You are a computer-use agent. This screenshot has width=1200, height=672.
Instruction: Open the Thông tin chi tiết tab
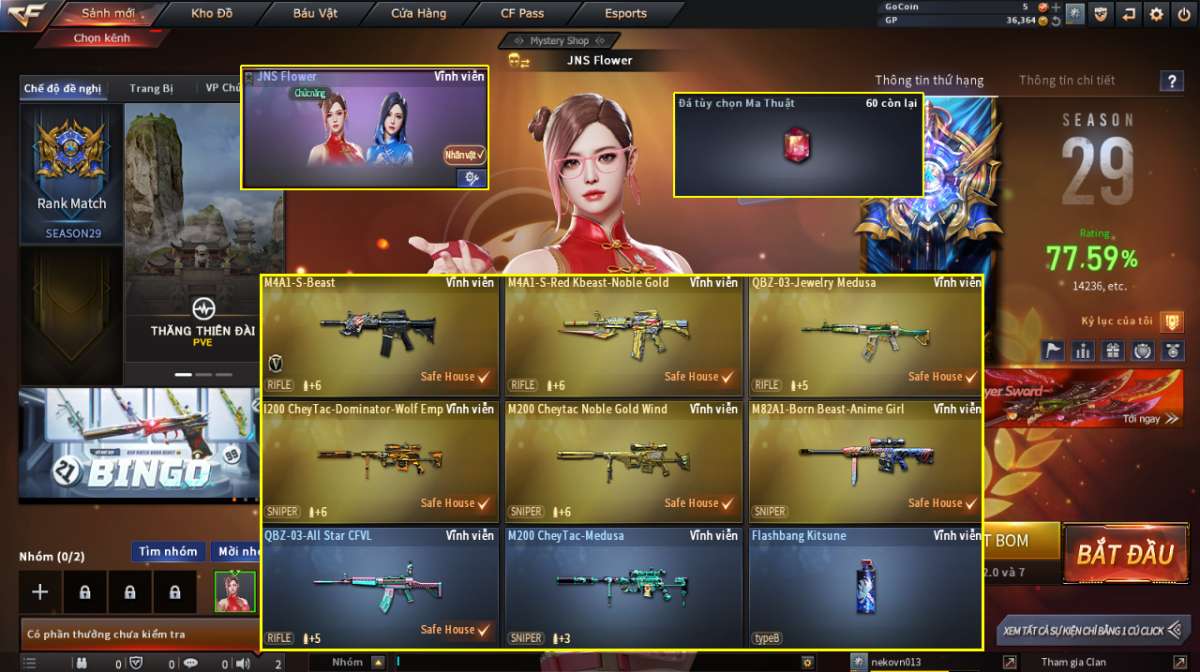(1066, 80)
